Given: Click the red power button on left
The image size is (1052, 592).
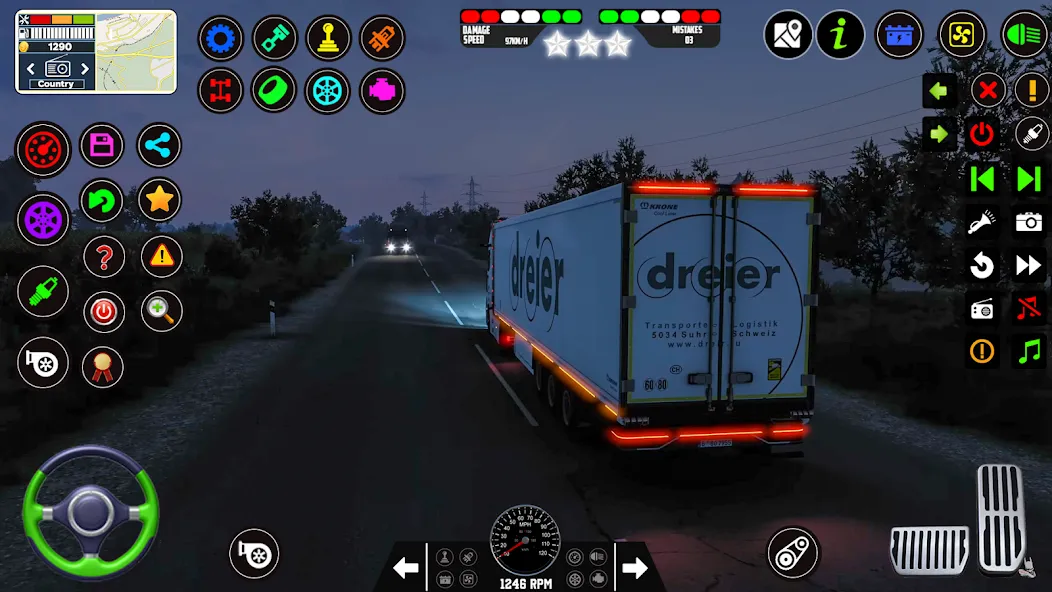Looking at the screenshot, I should [x=103, y=312].
